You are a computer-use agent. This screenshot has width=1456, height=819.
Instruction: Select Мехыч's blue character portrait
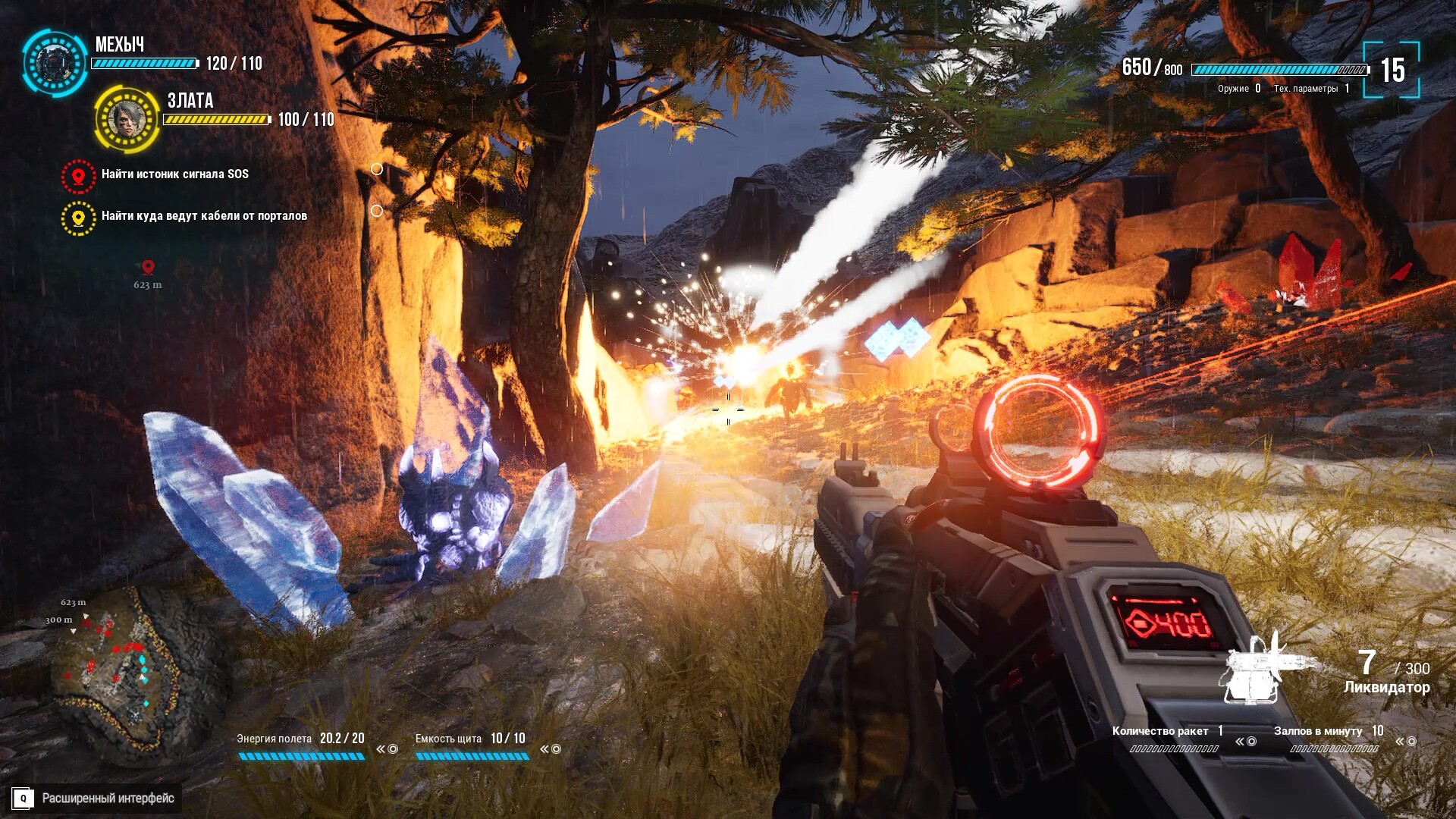[x=55, y=64]
